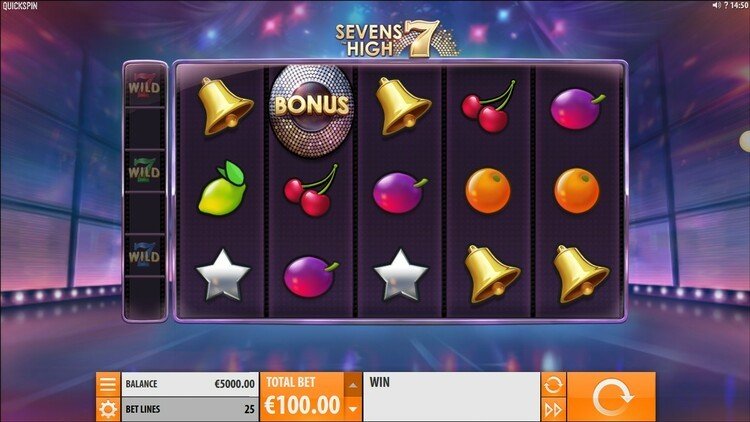
Task: Enable autoplay with the circular arrows button
Action: point(552,384)
